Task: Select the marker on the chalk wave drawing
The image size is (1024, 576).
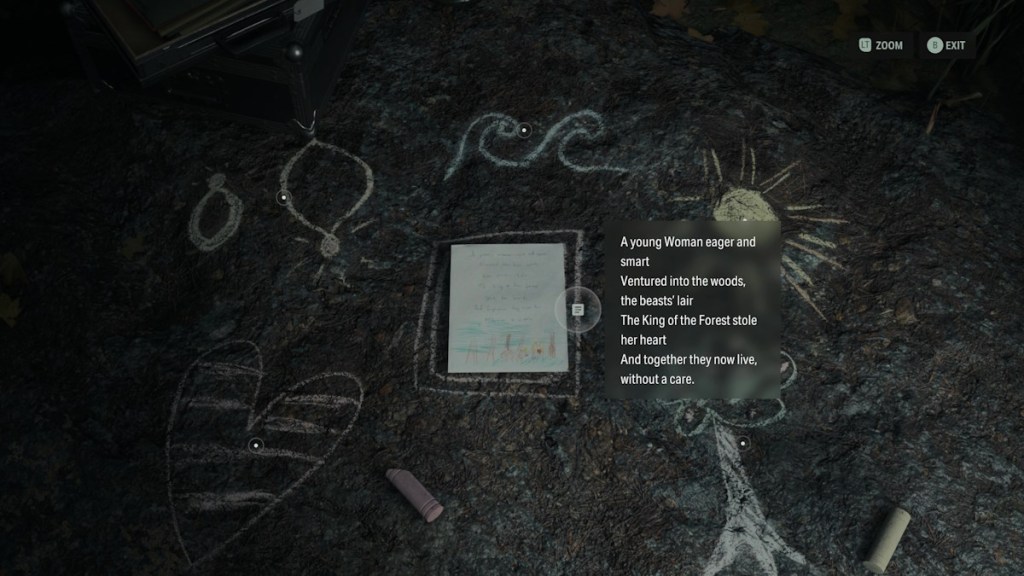Action: [x=524, y=130]
